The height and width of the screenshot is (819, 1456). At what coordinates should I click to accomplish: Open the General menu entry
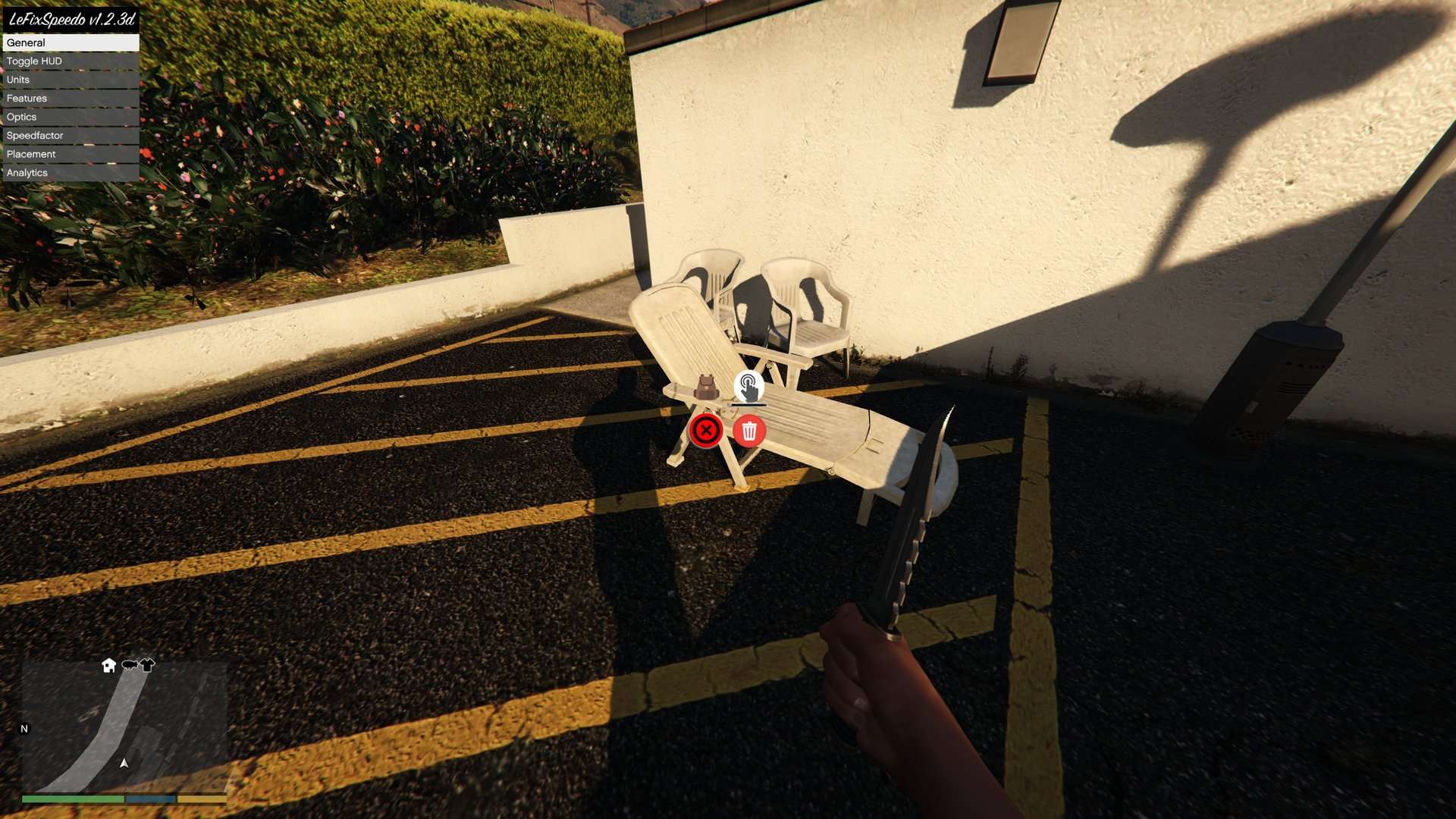tap(70, 42)
